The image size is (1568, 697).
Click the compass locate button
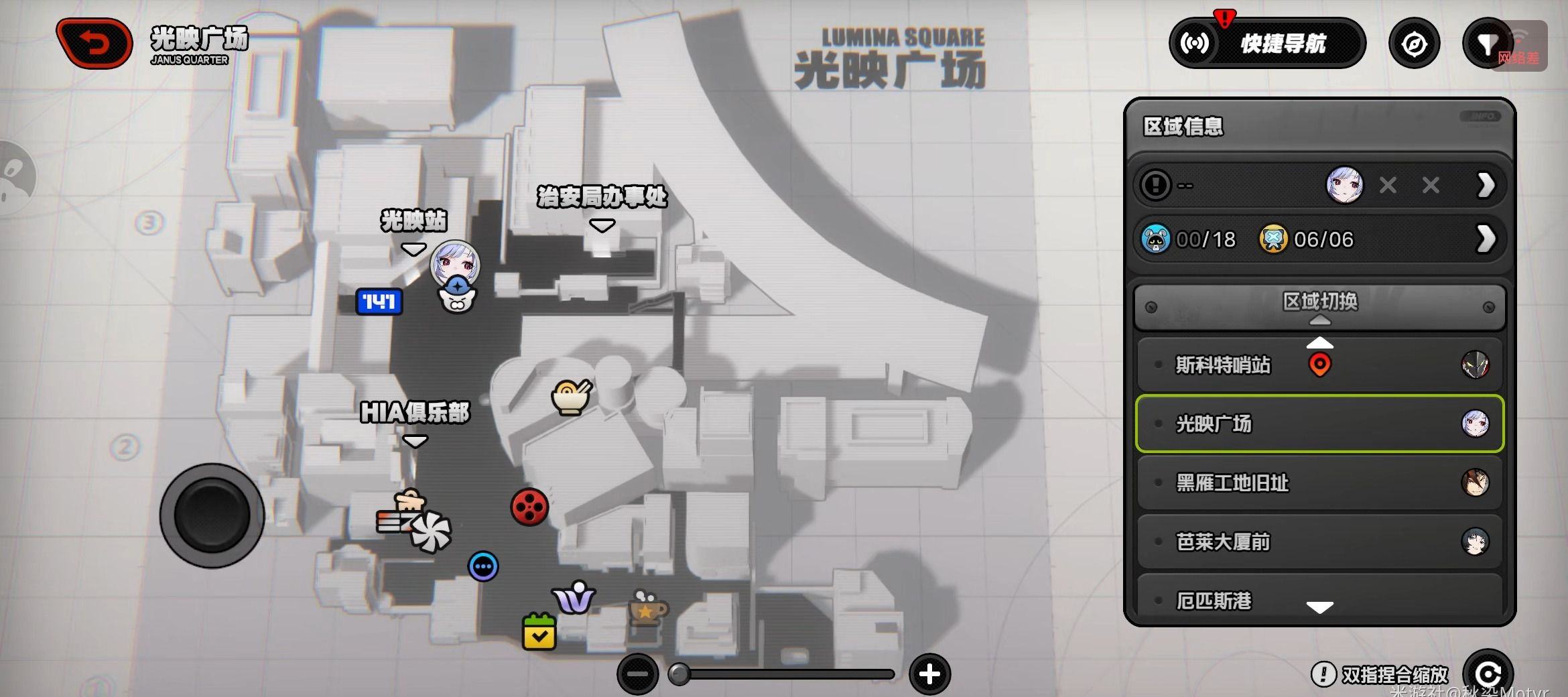pyautogui.click(x=1414, y=44)
